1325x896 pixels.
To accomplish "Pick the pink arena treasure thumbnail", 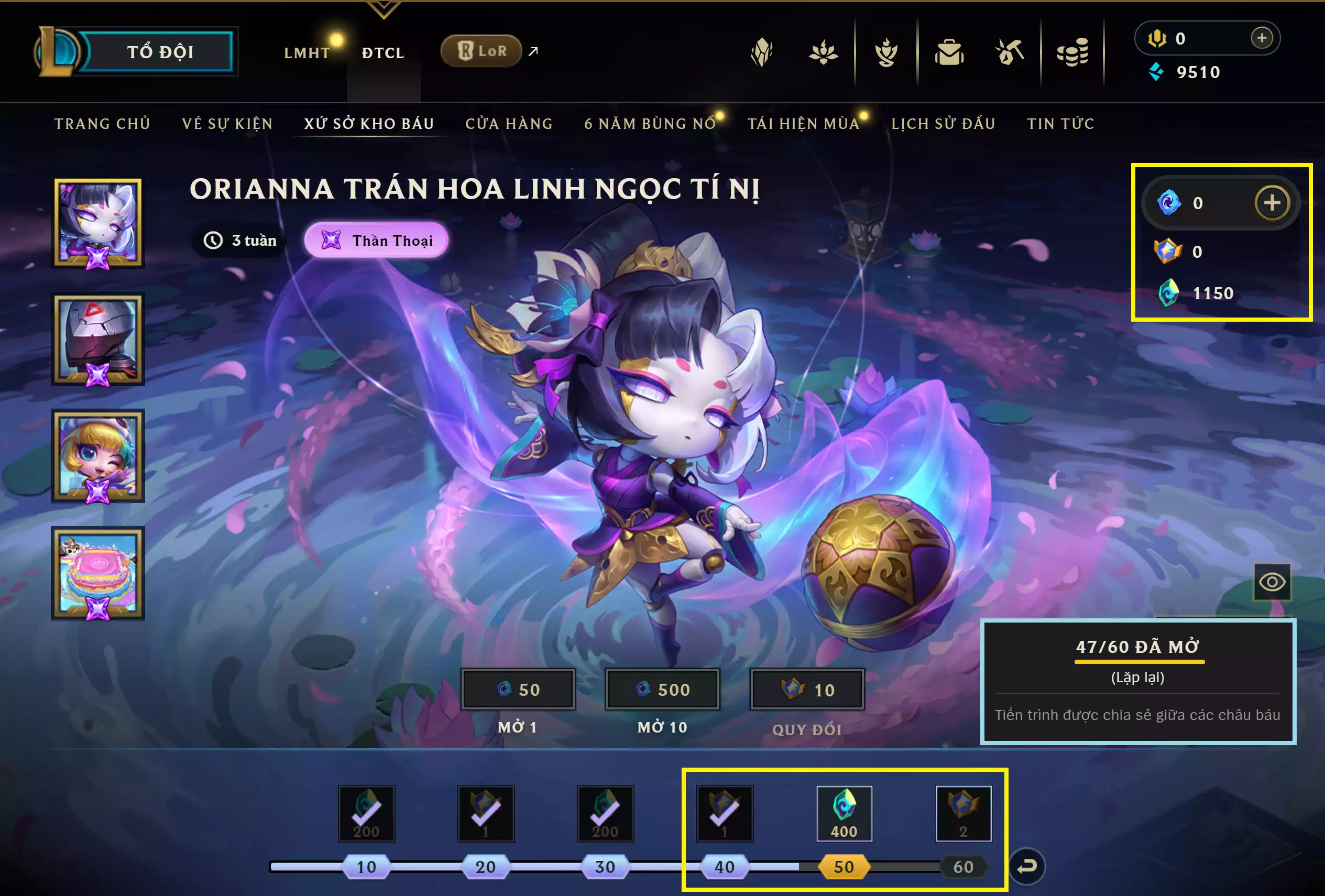I will pyautogui.click(x=98, y=573).
